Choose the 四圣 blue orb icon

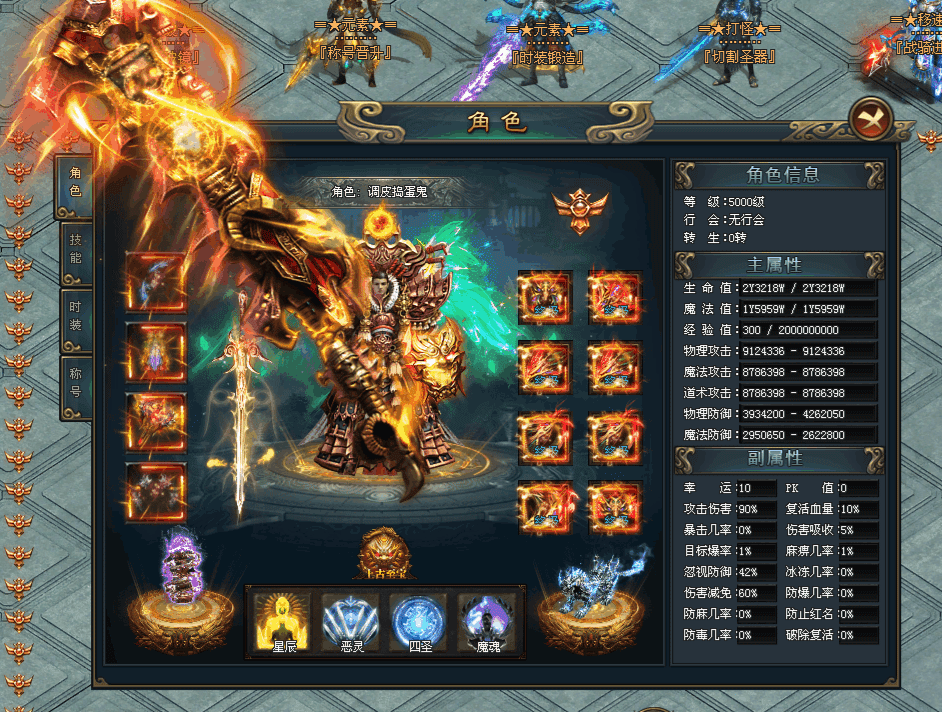coord(418,621)
